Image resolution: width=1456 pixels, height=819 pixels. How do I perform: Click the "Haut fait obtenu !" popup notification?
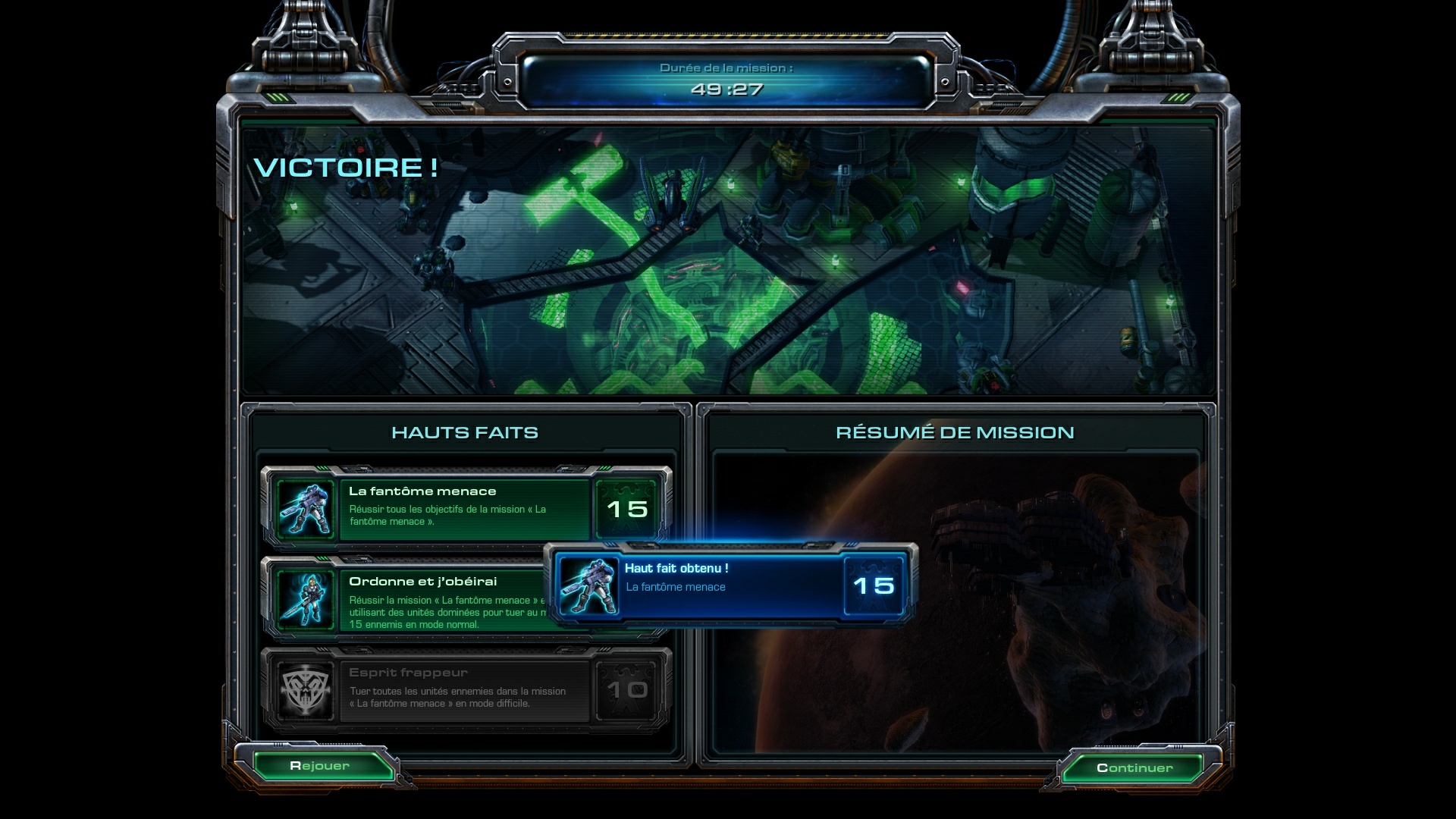[x=730, y=585]
